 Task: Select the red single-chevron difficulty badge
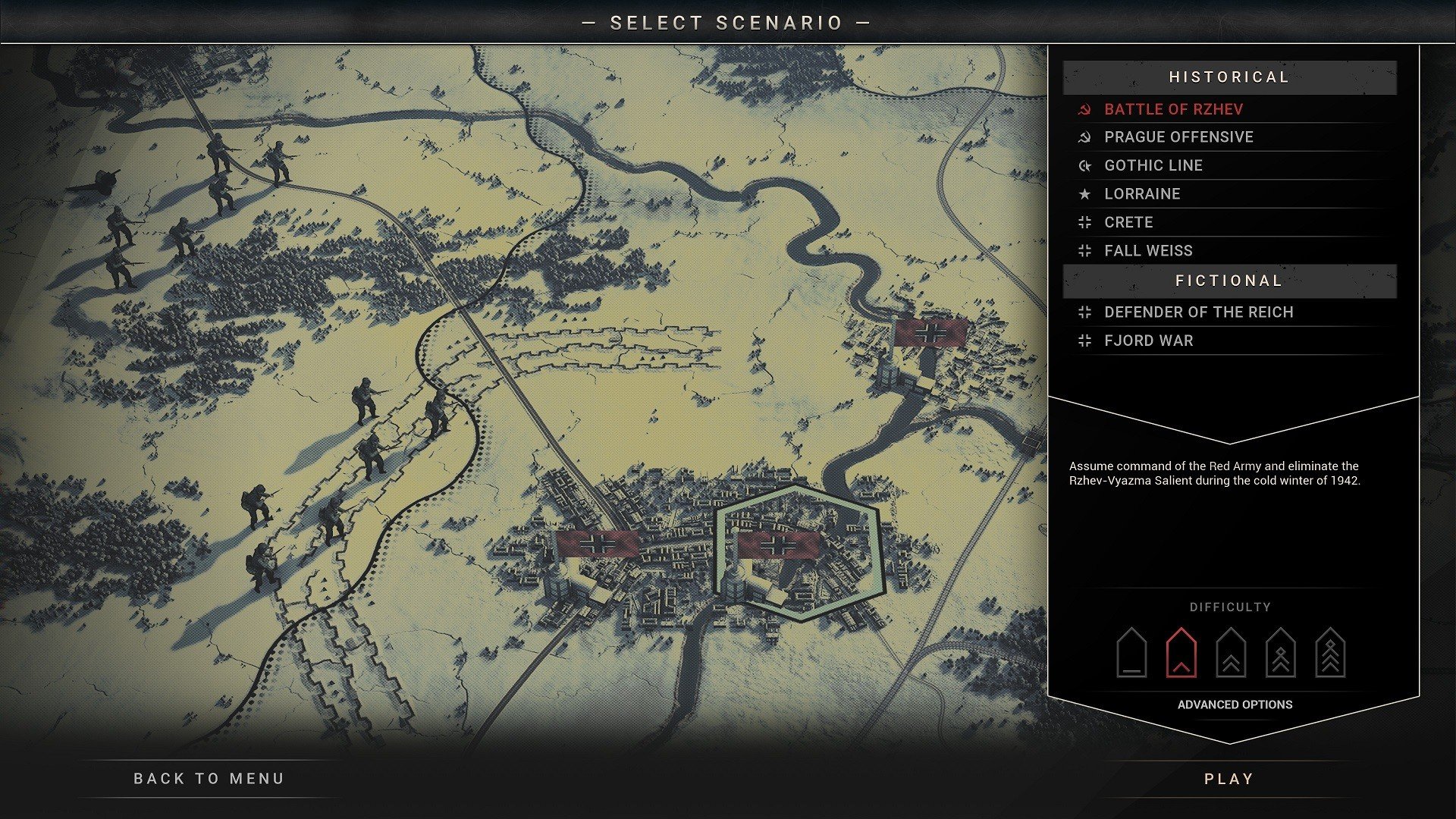[x=1181, y=653]
